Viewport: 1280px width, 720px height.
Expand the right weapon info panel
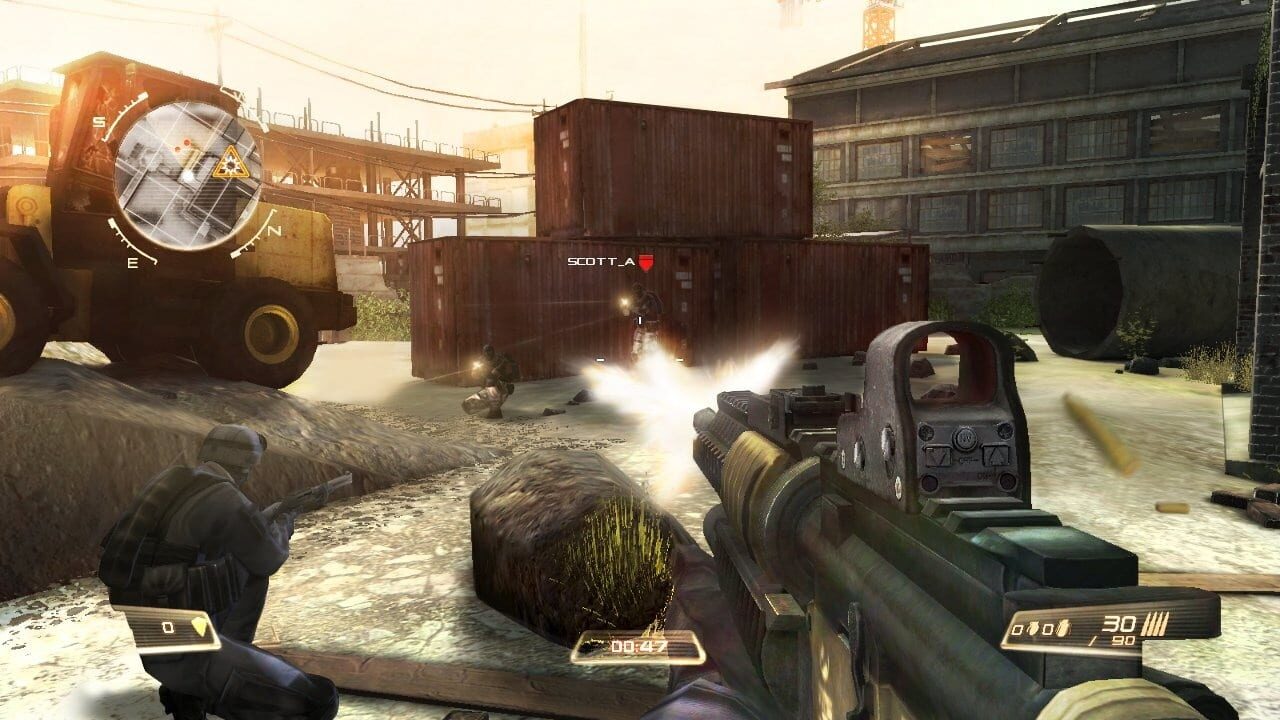tap(1100, 628)
